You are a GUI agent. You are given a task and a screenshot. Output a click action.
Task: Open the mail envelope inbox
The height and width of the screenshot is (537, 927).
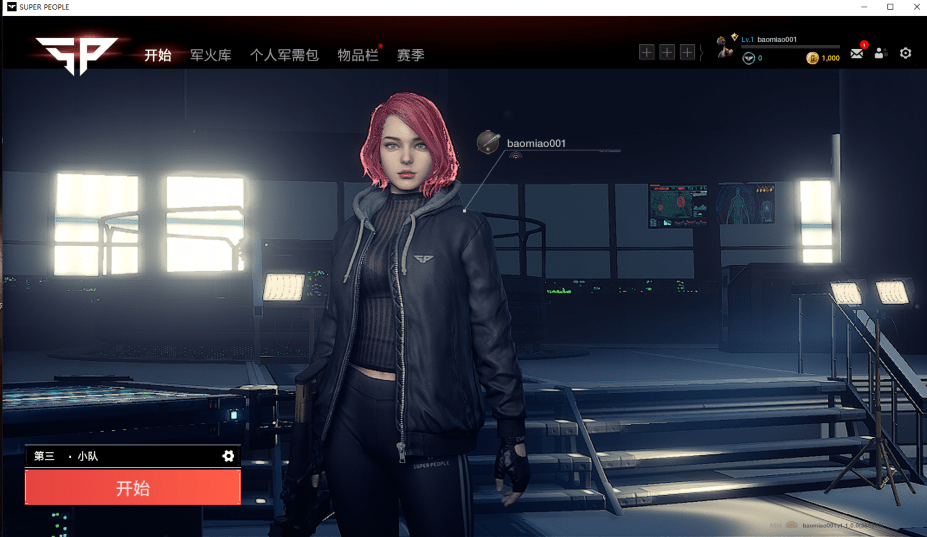coord(857,53)
